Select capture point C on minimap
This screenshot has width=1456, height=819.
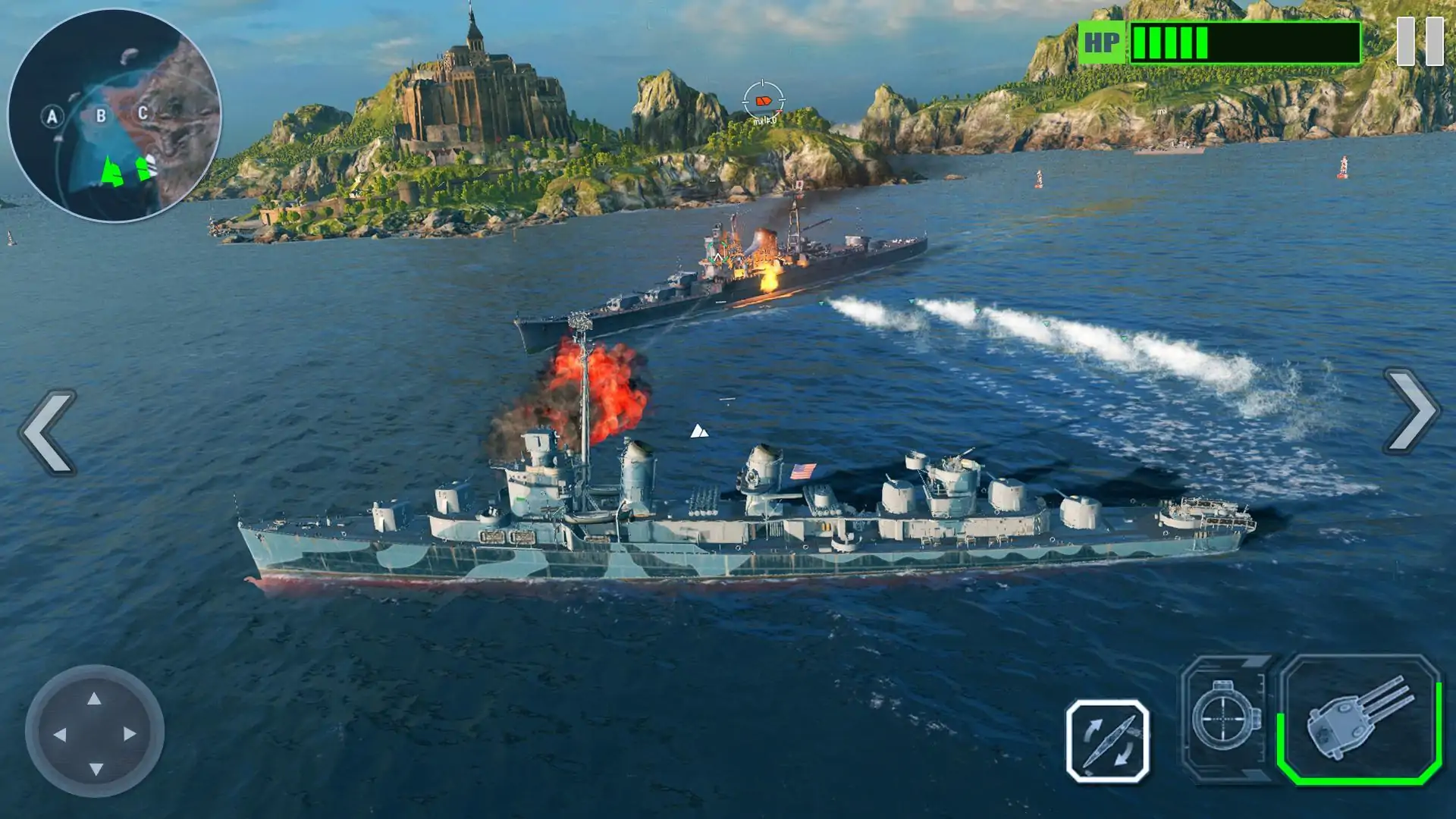(142, 113)
